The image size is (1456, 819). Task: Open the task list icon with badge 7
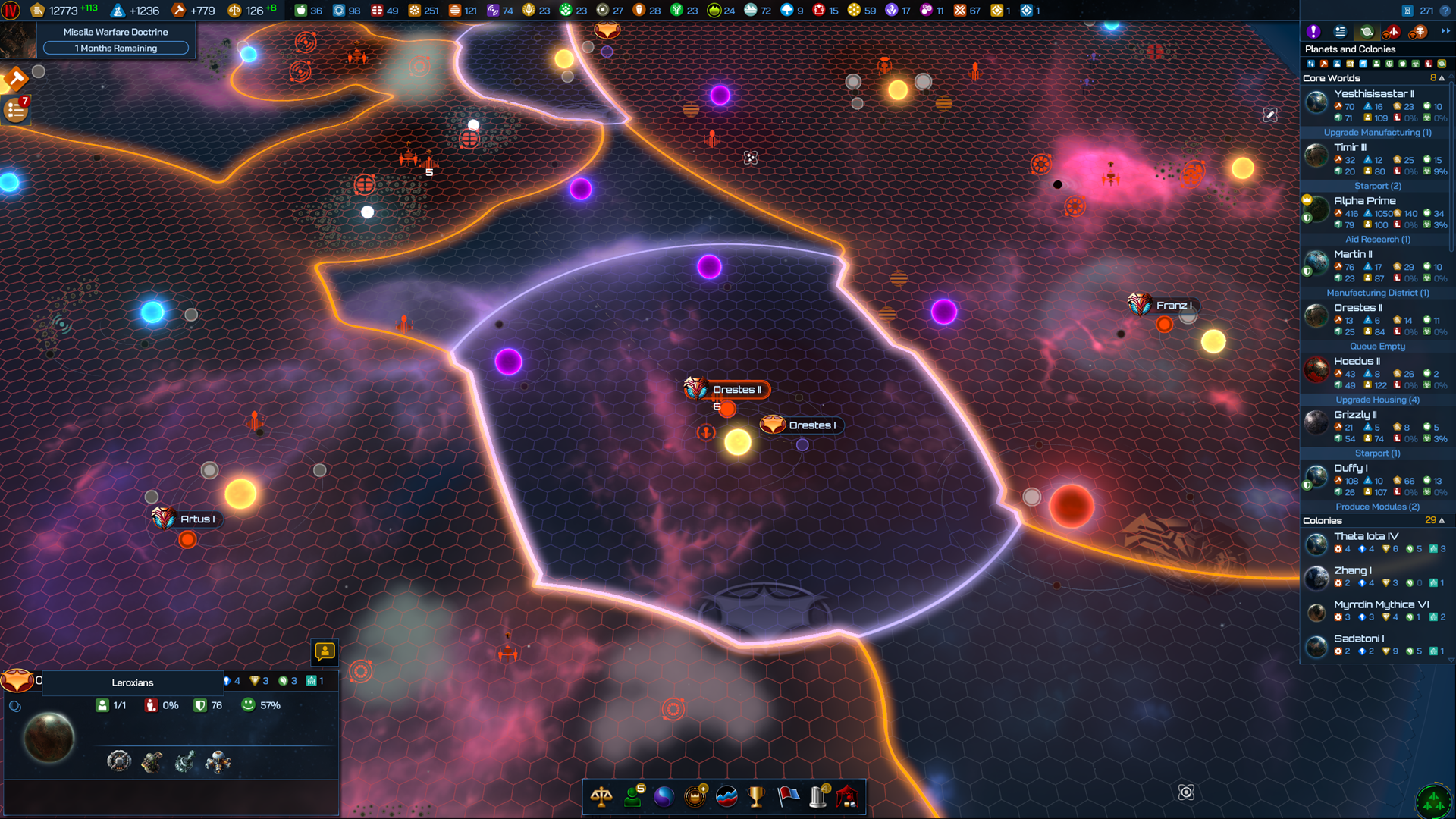point(16,111)
